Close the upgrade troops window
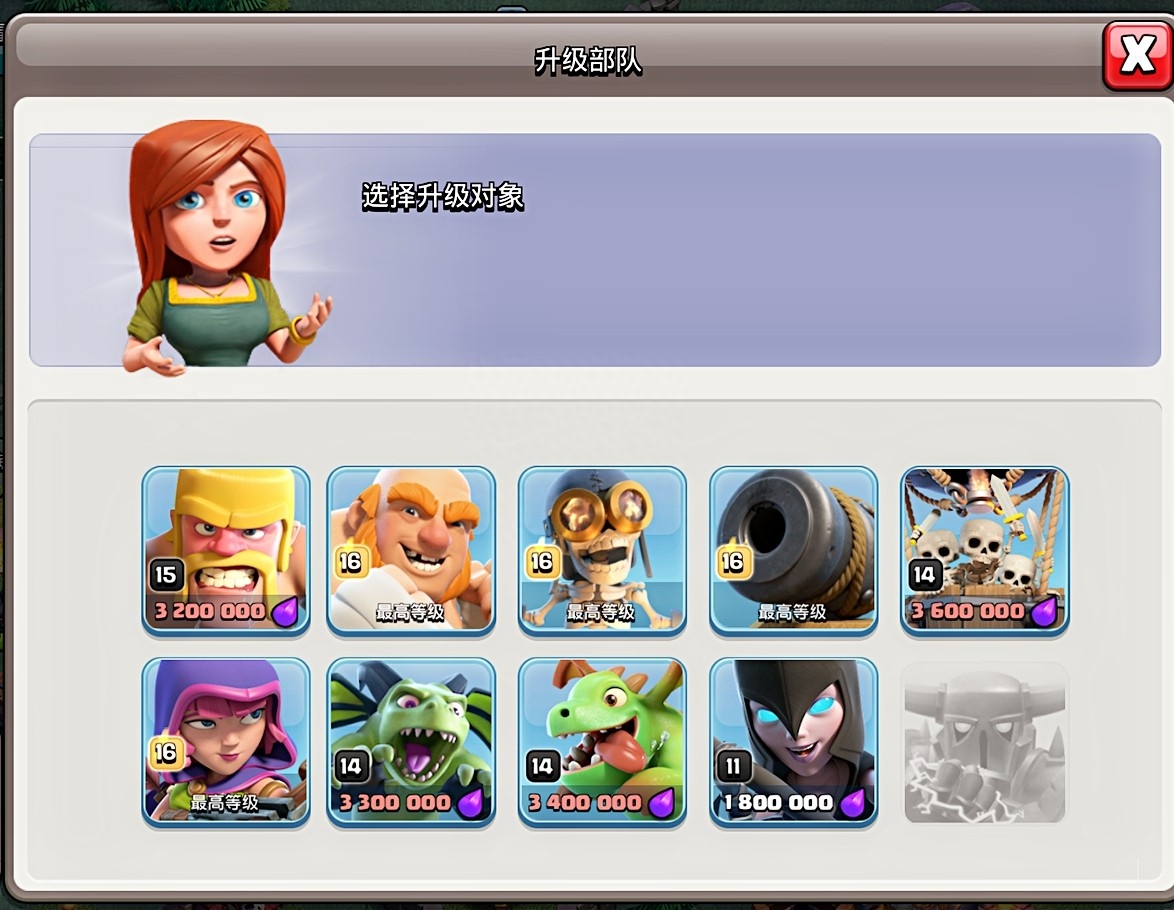The width and height of the screenshot is (1174, 910). (1137, 55)
